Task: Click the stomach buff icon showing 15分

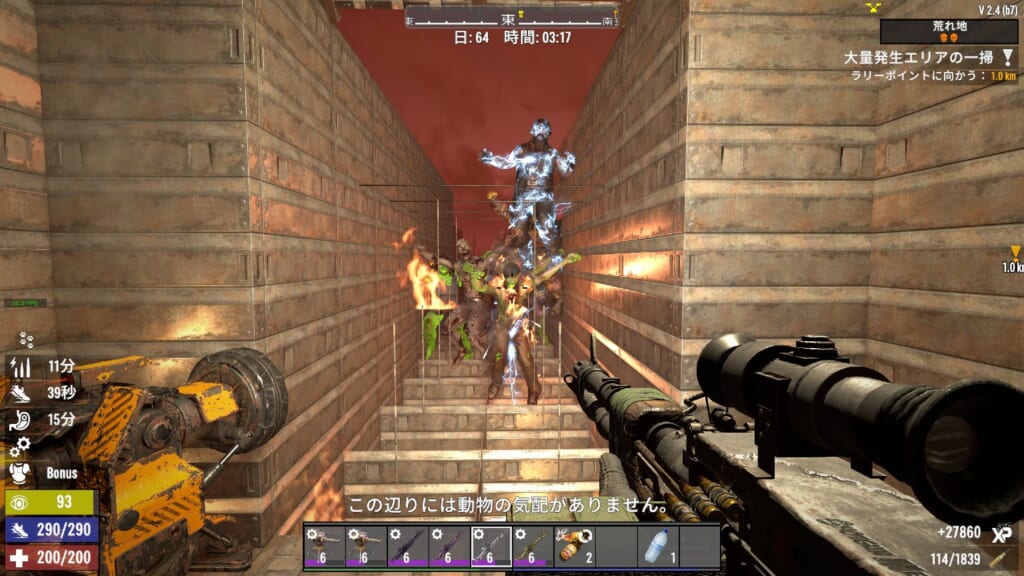Action: 22,420
